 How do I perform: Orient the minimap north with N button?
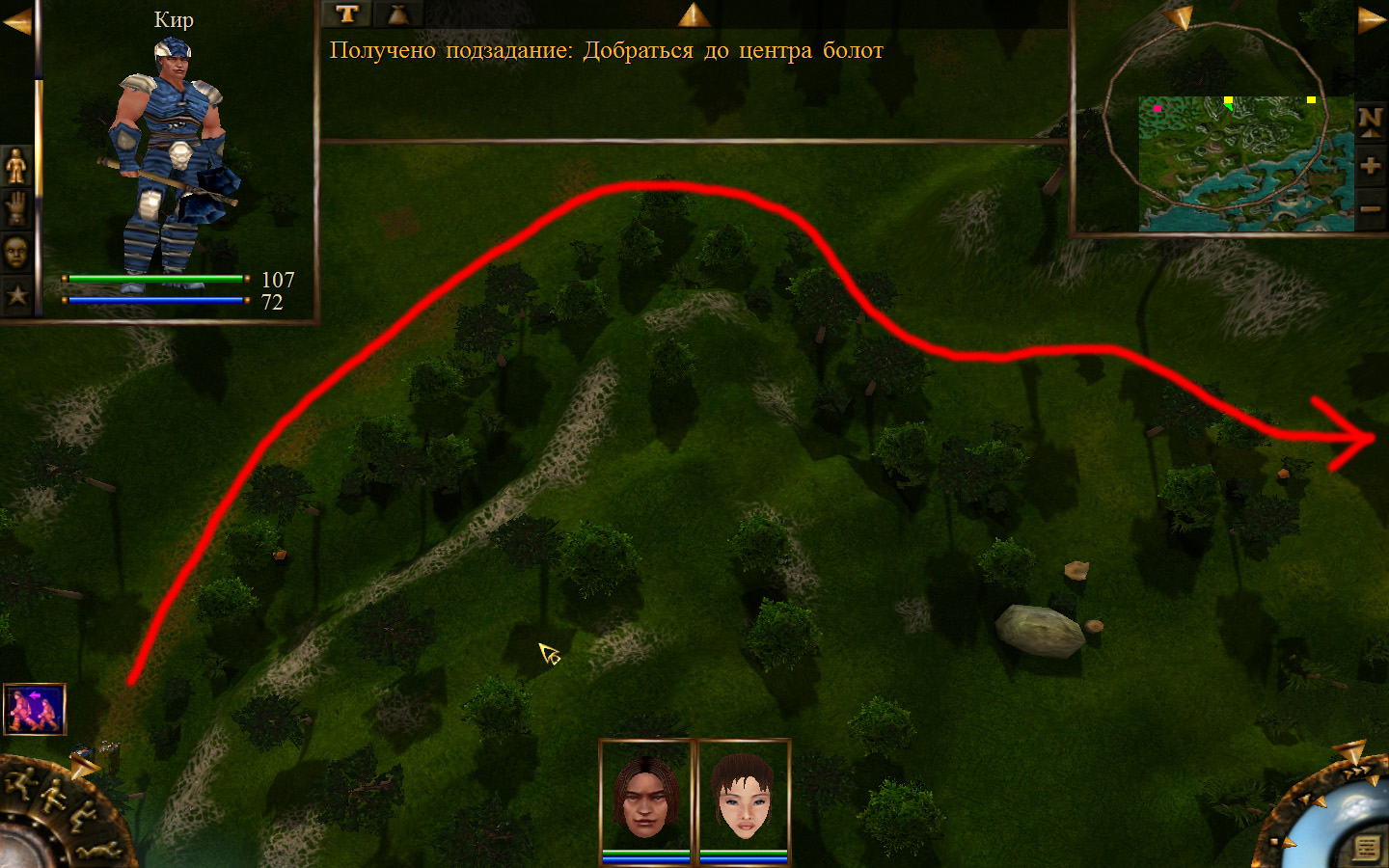tap(1370, 122)
